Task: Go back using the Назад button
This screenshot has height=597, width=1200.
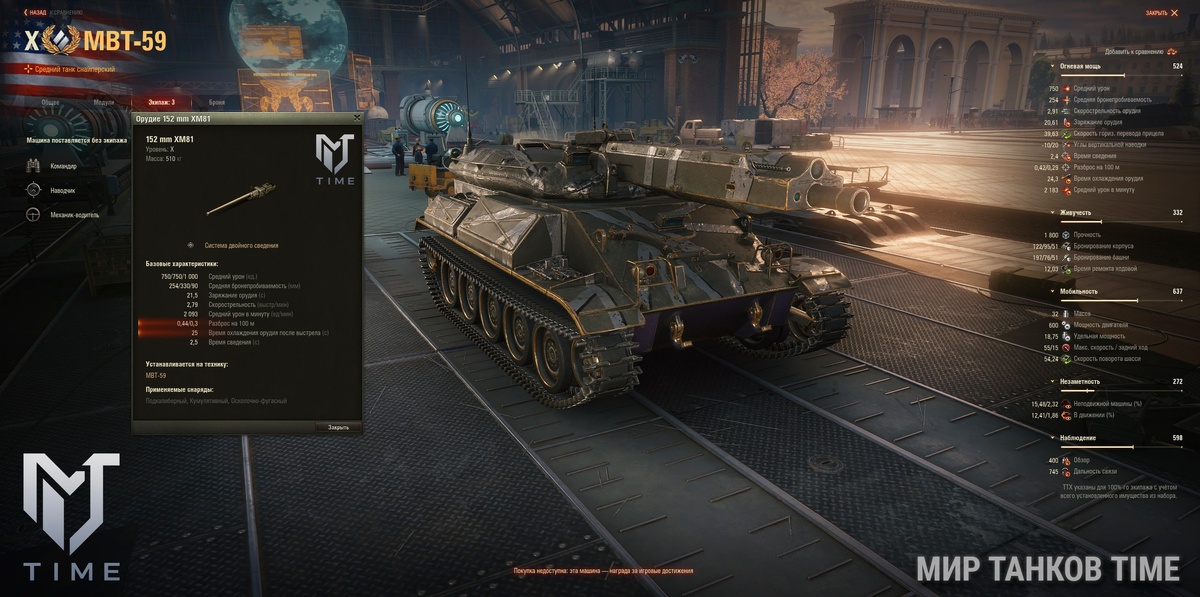Action: pyautogui.click(x=35, y=12)
